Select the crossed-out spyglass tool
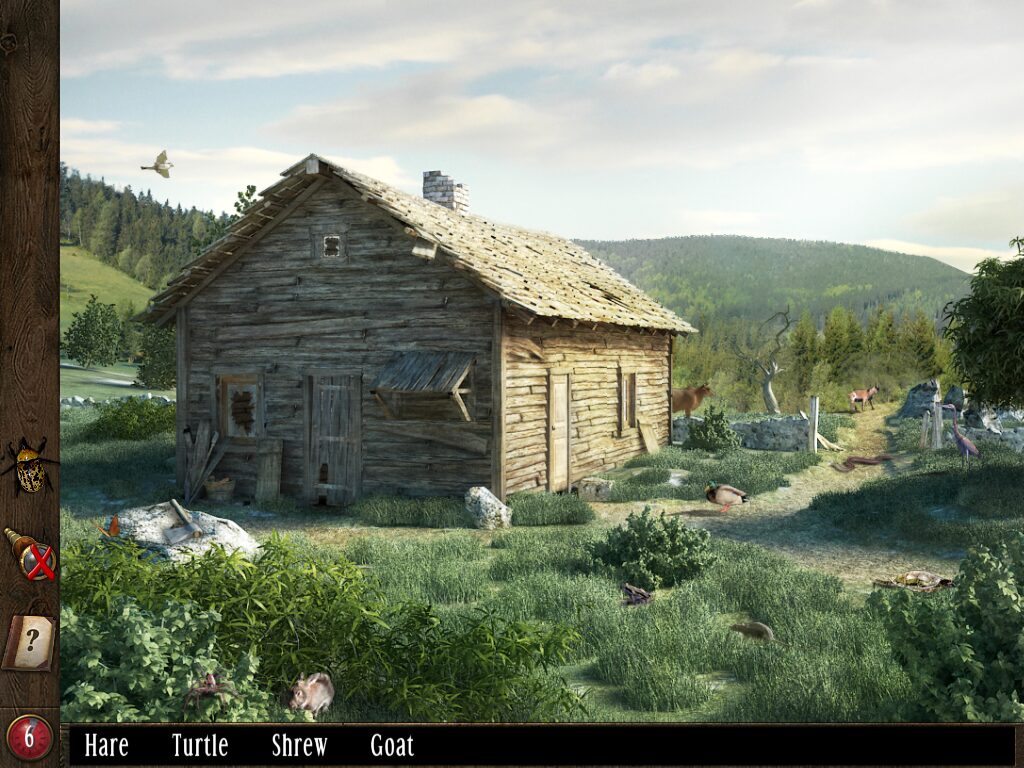This screenshot has height=768, width=1024. [x=32, y=555]
